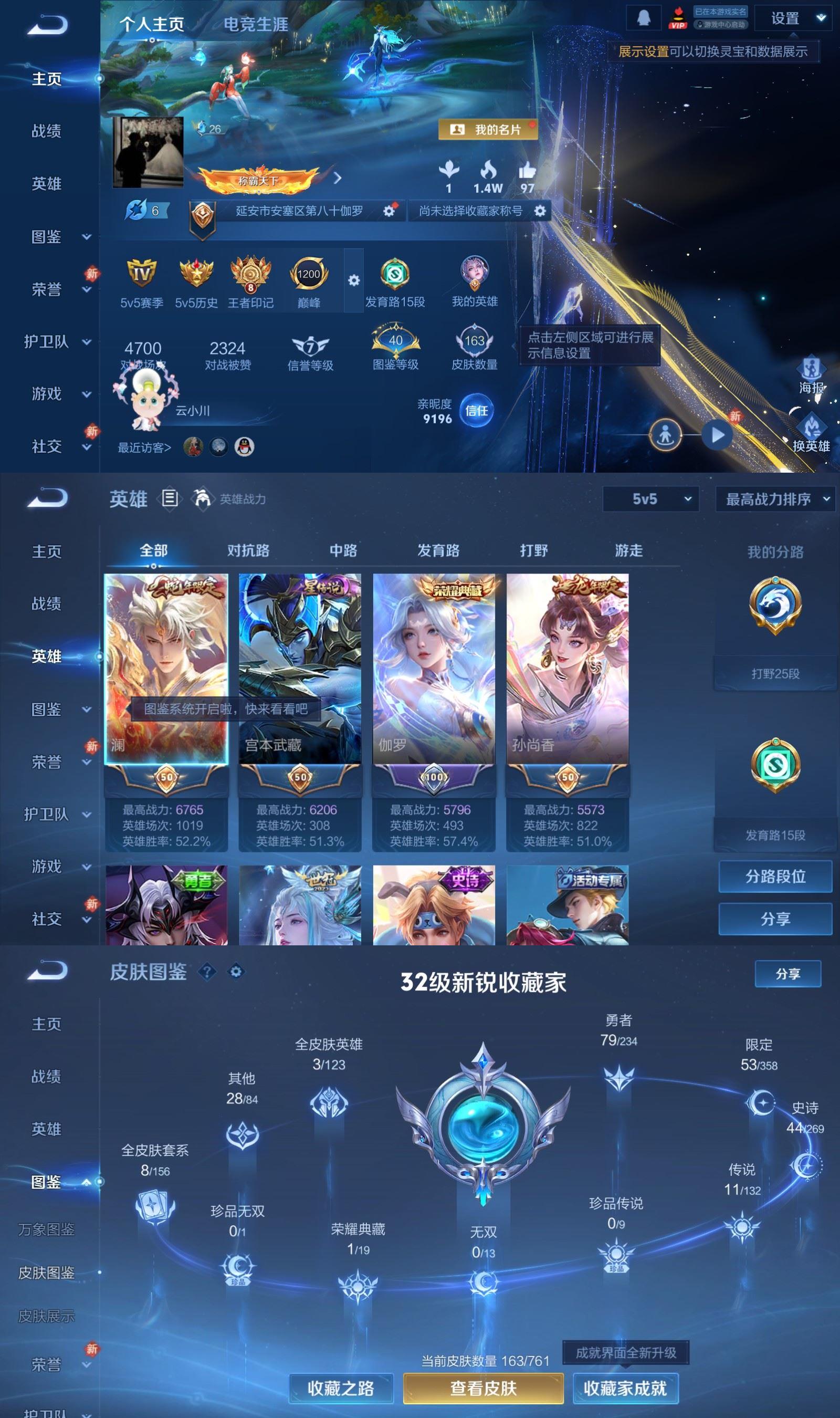The image size is (840, 1418).
Task: Switch to the 电竞生涯 tab
Action: click(x=255, y=25)
